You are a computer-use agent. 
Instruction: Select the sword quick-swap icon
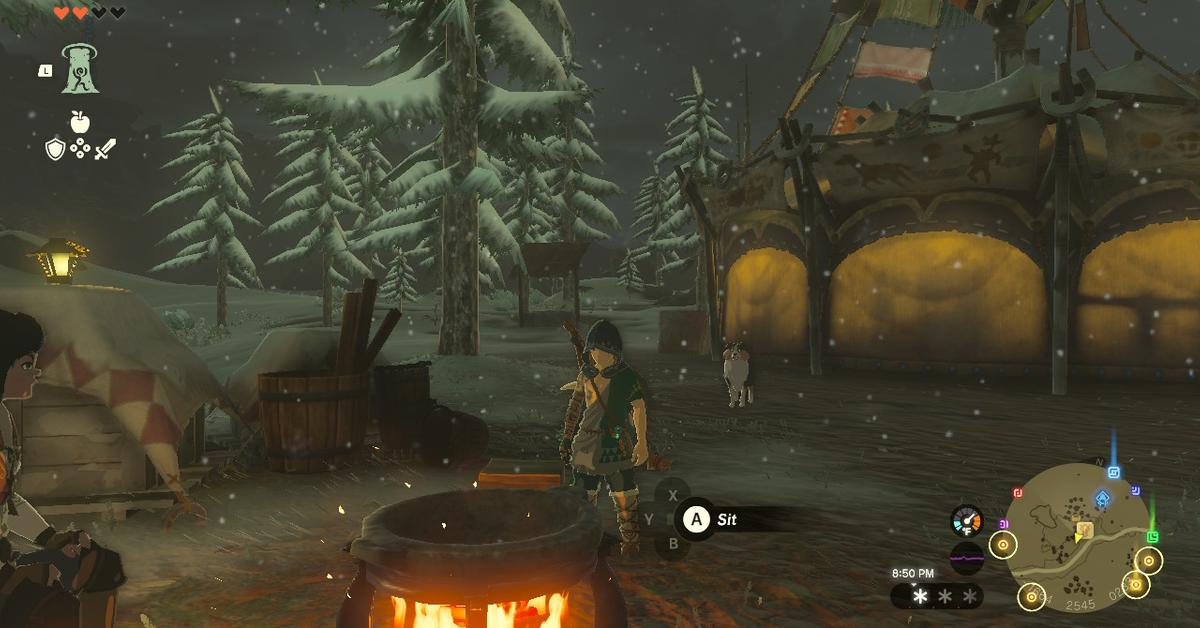click(105, 150)
